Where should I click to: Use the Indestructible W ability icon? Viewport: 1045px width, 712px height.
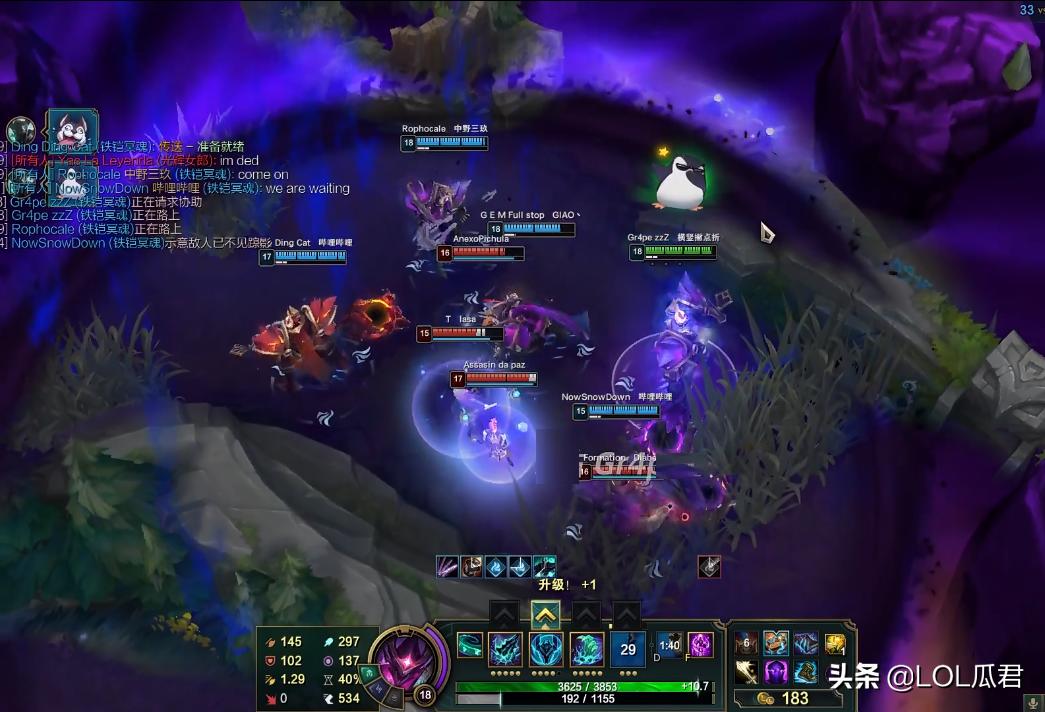coord(545,649)
